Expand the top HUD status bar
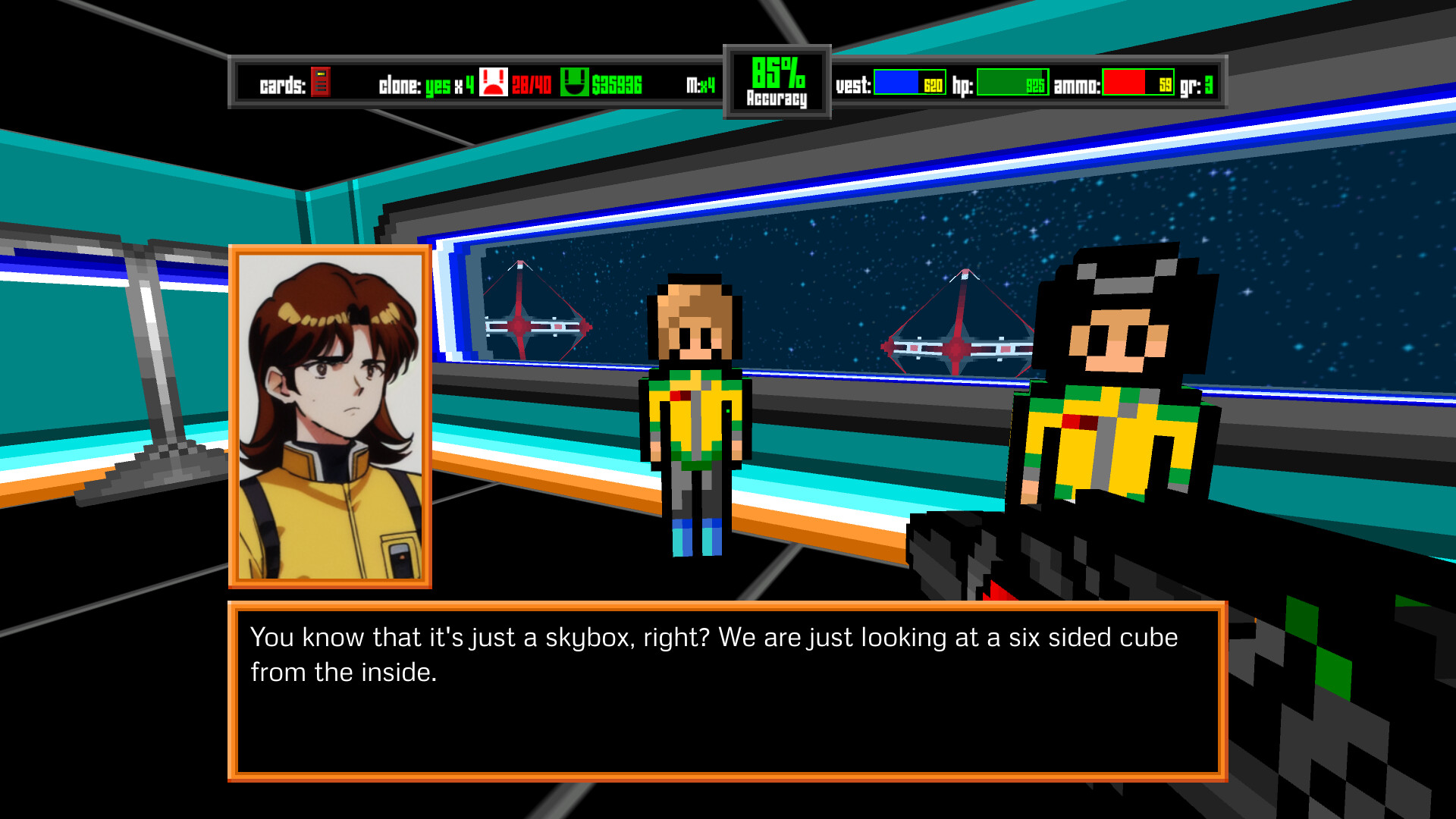Viewport: 1456px width, 819px height. 728,82
